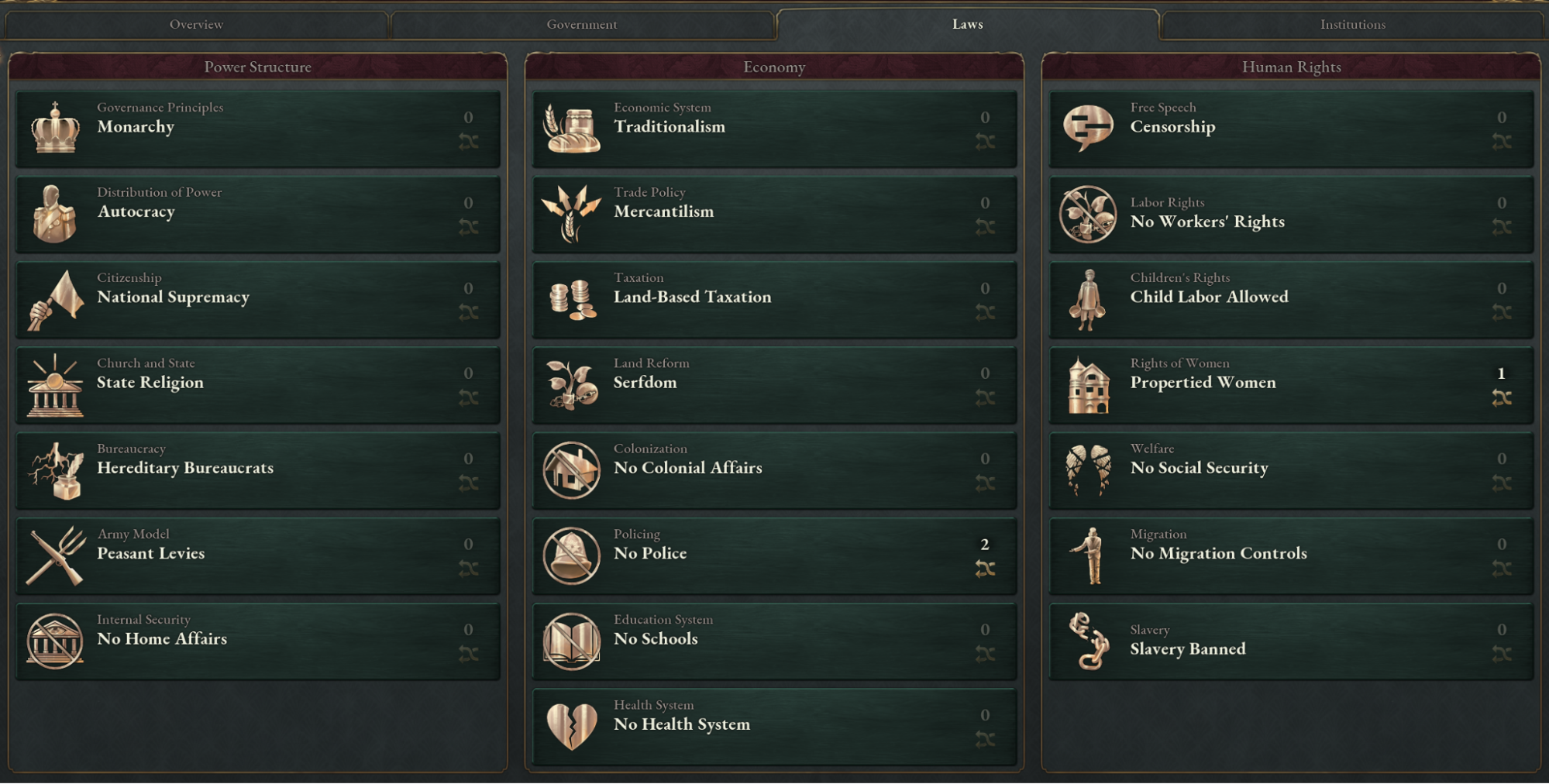Click the Slavery Banned chains icon

pos(1088,641)
